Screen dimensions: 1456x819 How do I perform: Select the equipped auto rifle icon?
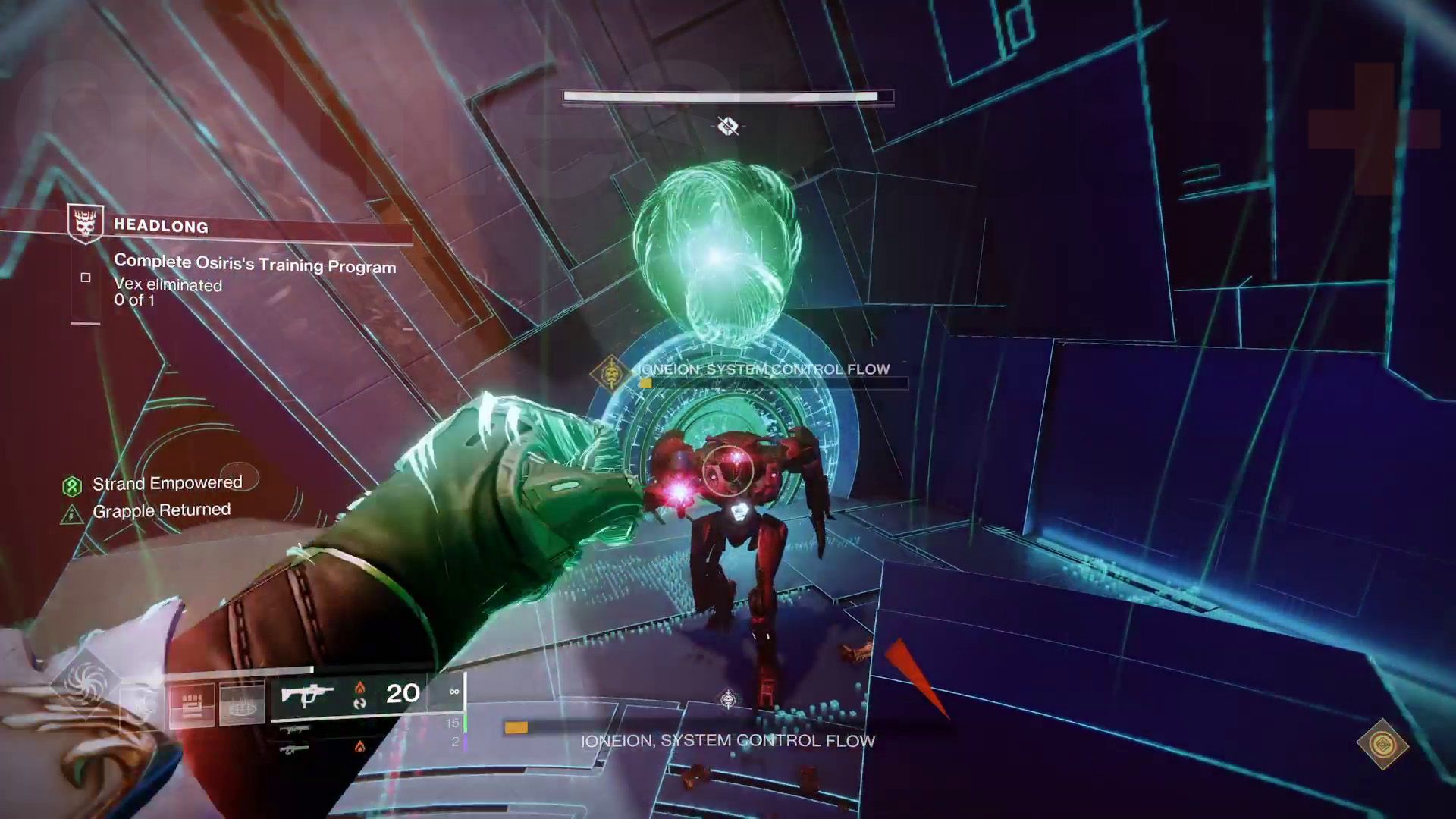click(x=309, y=695)
